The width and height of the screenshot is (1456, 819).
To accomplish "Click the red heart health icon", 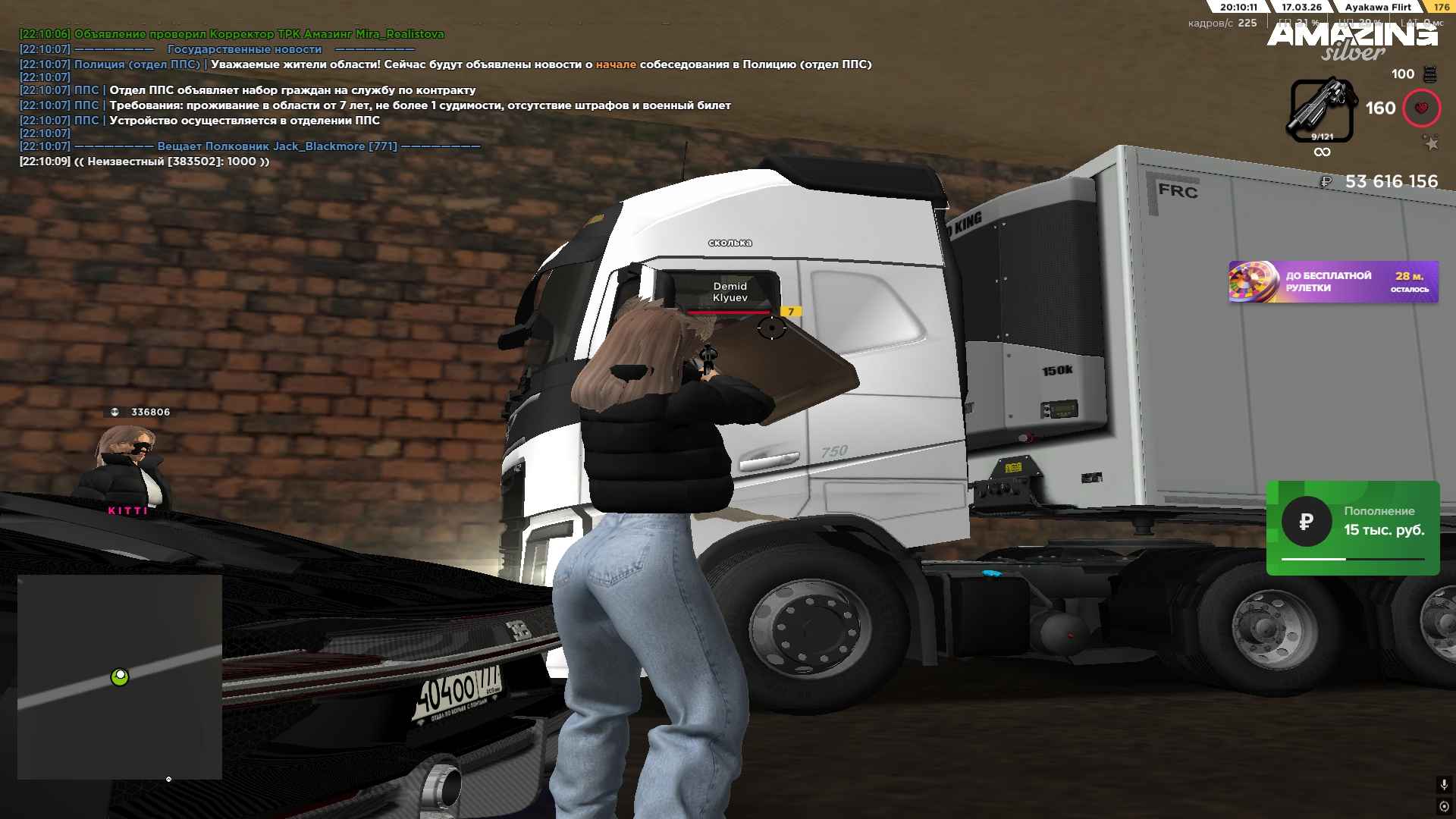I will point(1421,108).
